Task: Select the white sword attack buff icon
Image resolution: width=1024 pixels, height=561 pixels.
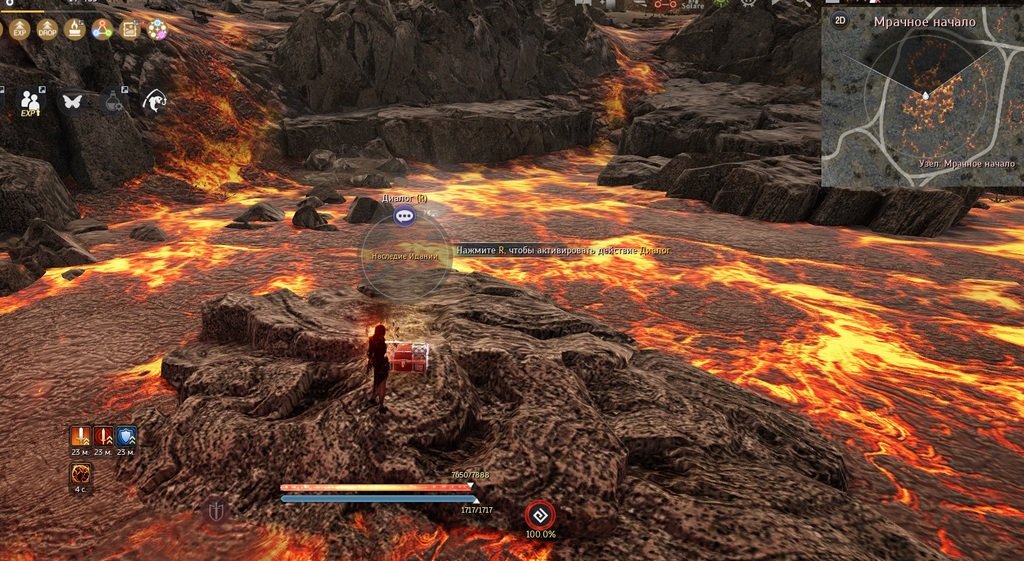Action: (81, 436)
